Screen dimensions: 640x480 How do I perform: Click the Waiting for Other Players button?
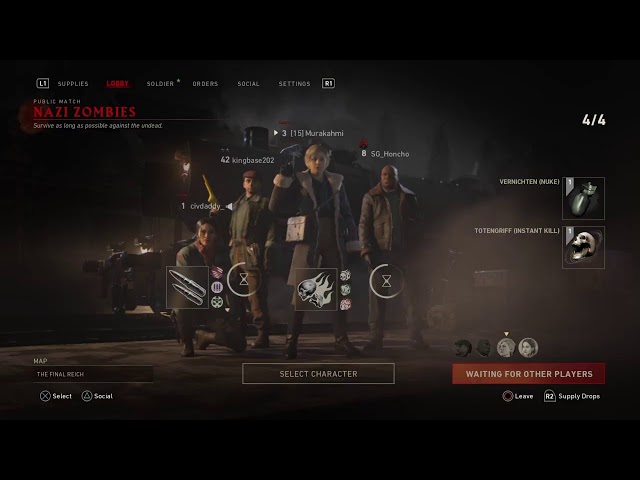click(528, 374)
